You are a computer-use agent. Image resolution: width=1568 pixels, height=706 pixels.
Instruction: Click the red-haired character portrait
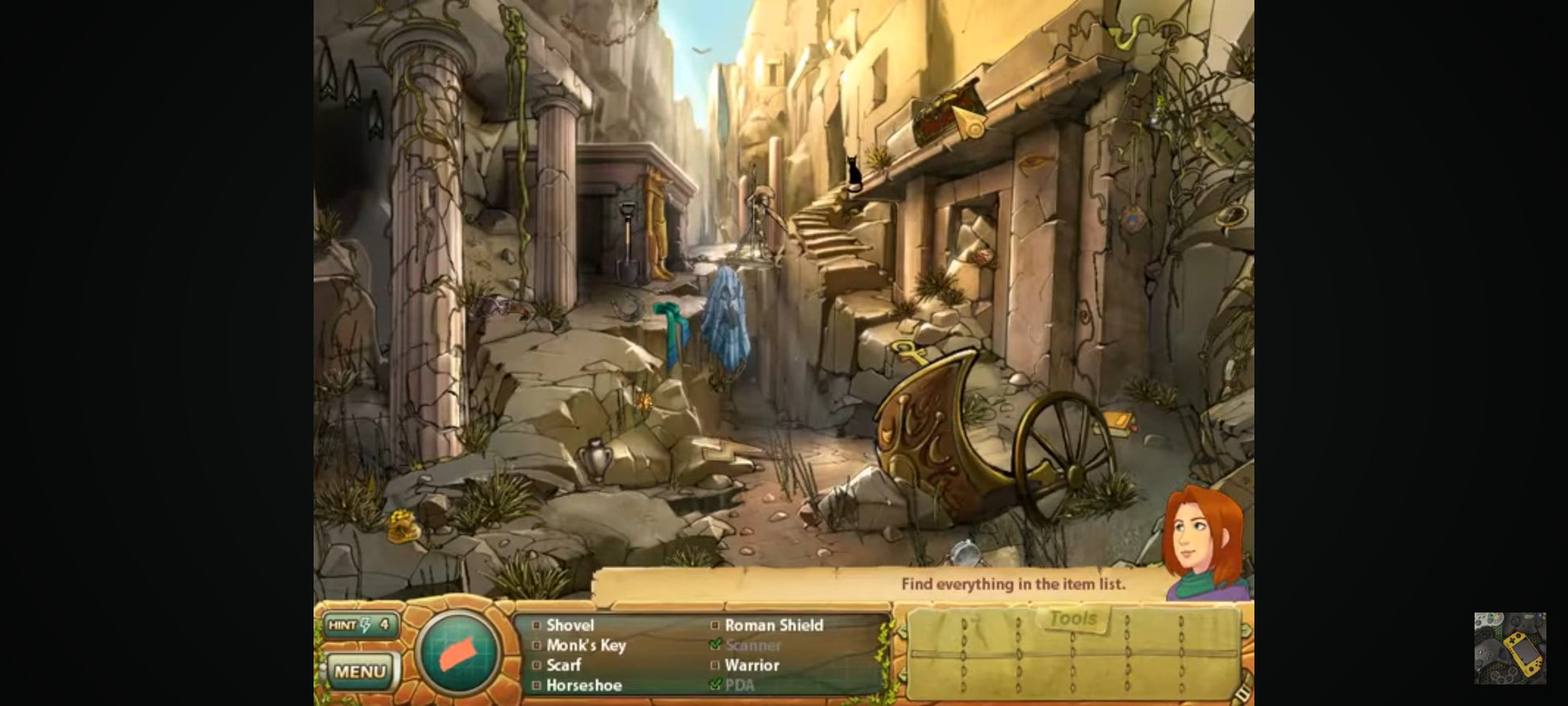[x=1204, y=542]
